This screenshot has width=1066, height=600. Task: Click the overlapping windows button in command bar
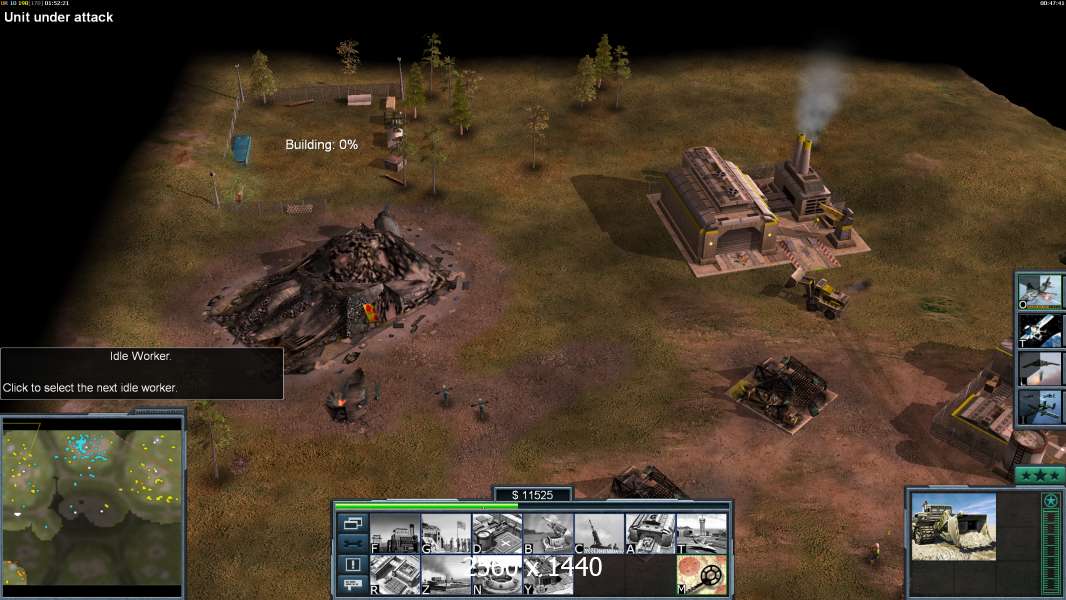pyautogui.click(x=351, y=523)
